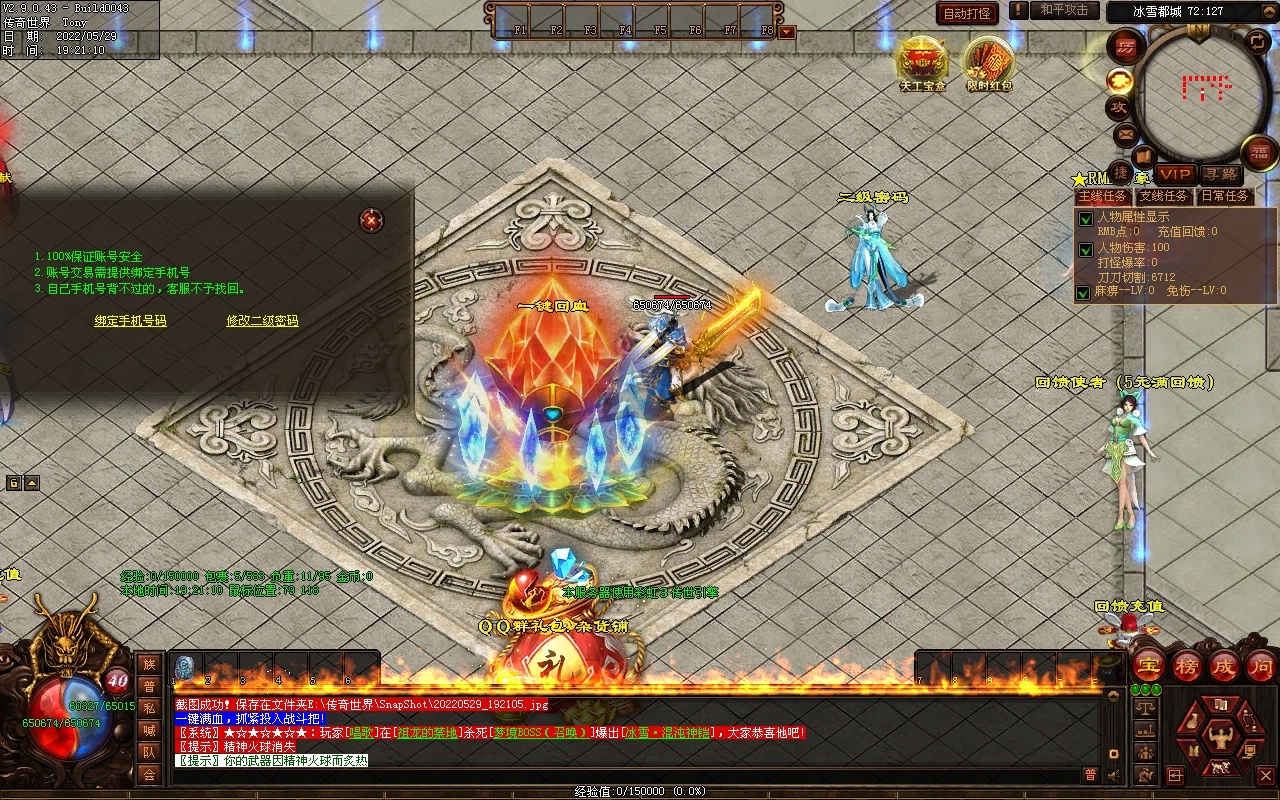Show the 日常任务 daily quest tab
Screen dimensions: 1280x800
[1224, 197]
